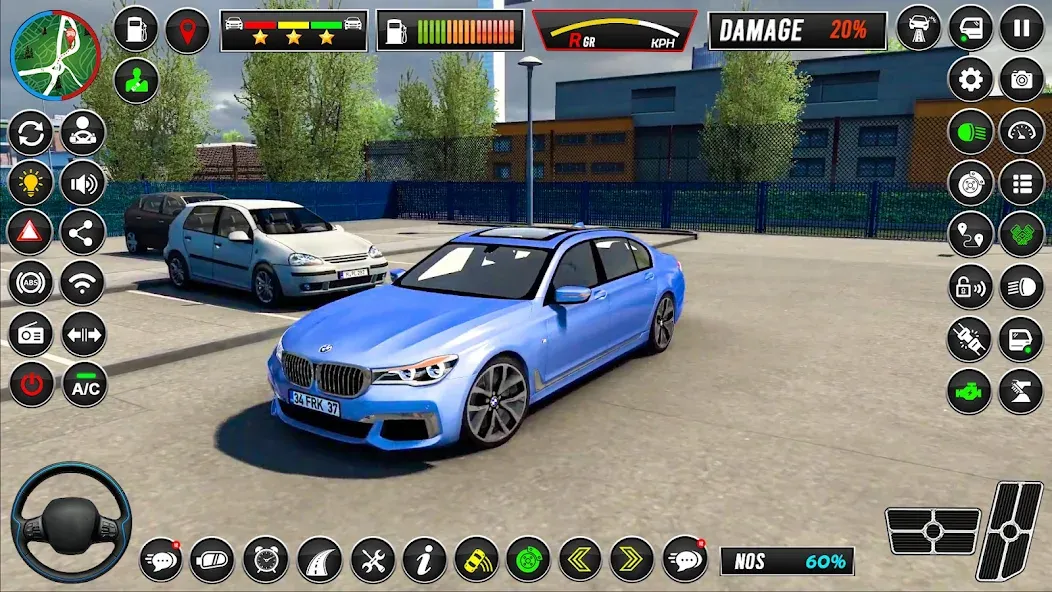Image resolution: width=1052 pixels, height=592 pixels.
Task: Turn on the ABS control
Action: (x=30, y=283)
